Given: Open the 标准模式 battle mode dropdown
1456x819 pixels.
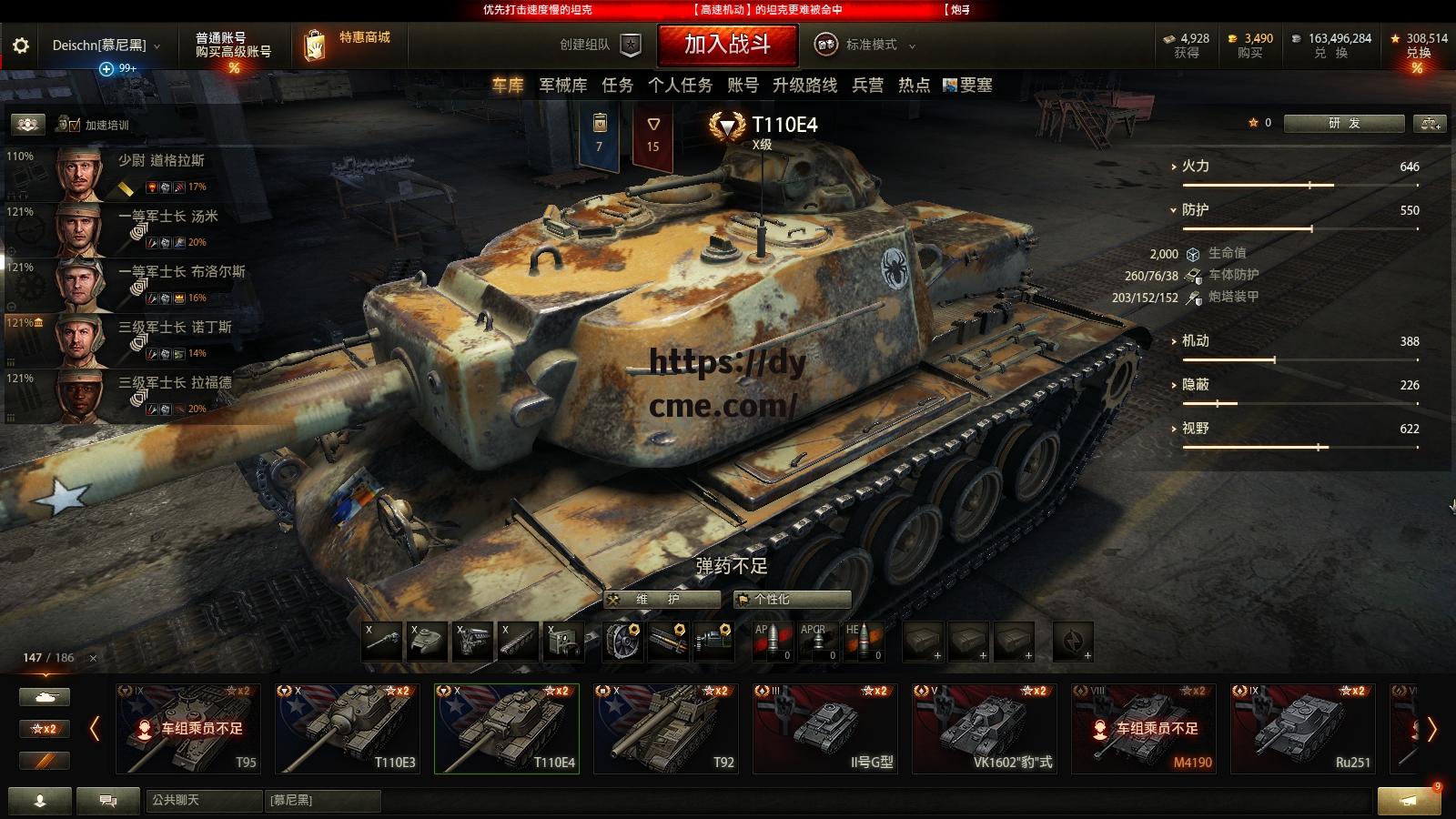Looking at the screenshot, I should click(871, 45).
